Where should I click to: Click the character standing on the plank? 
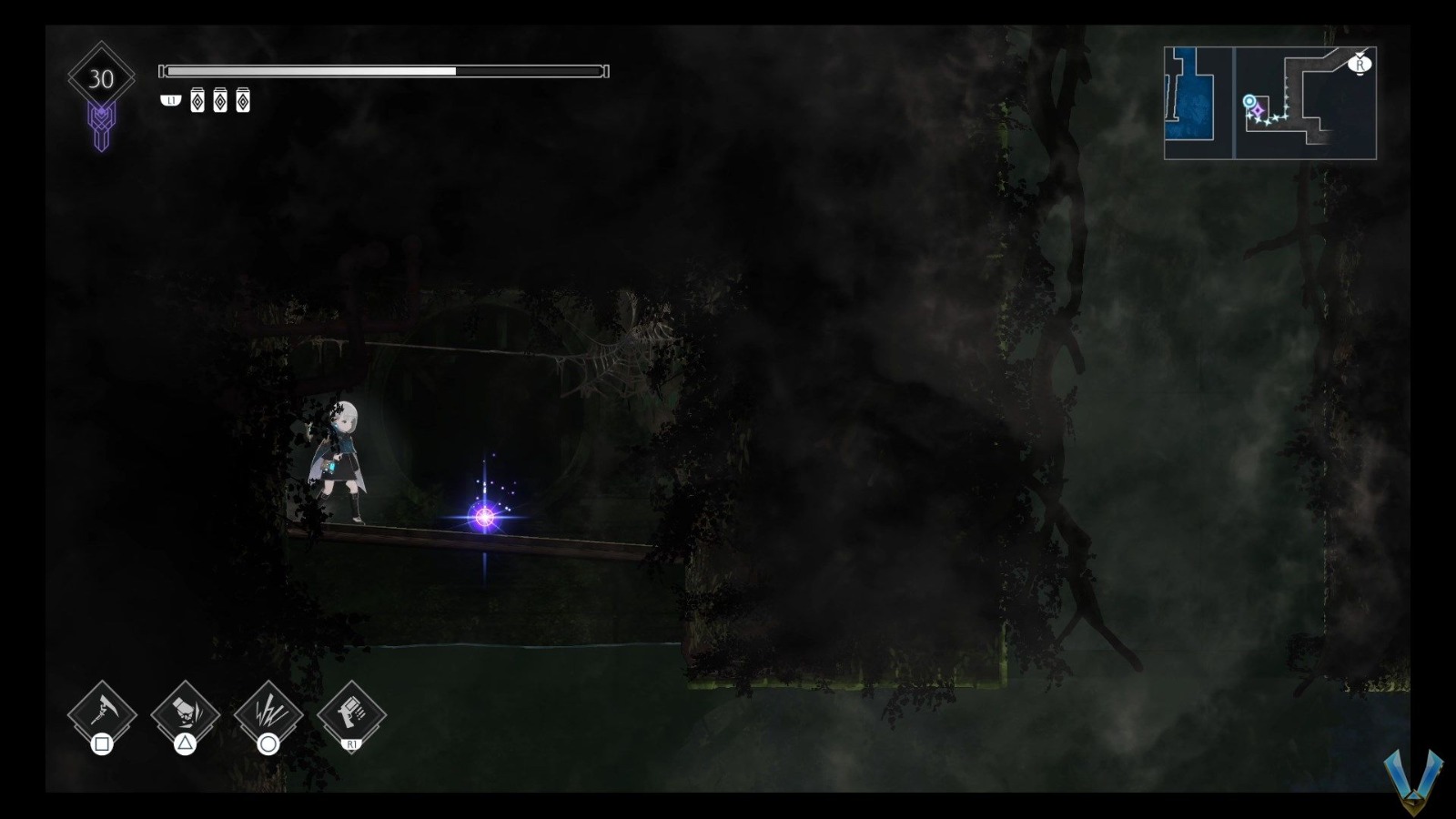point(343,456)
